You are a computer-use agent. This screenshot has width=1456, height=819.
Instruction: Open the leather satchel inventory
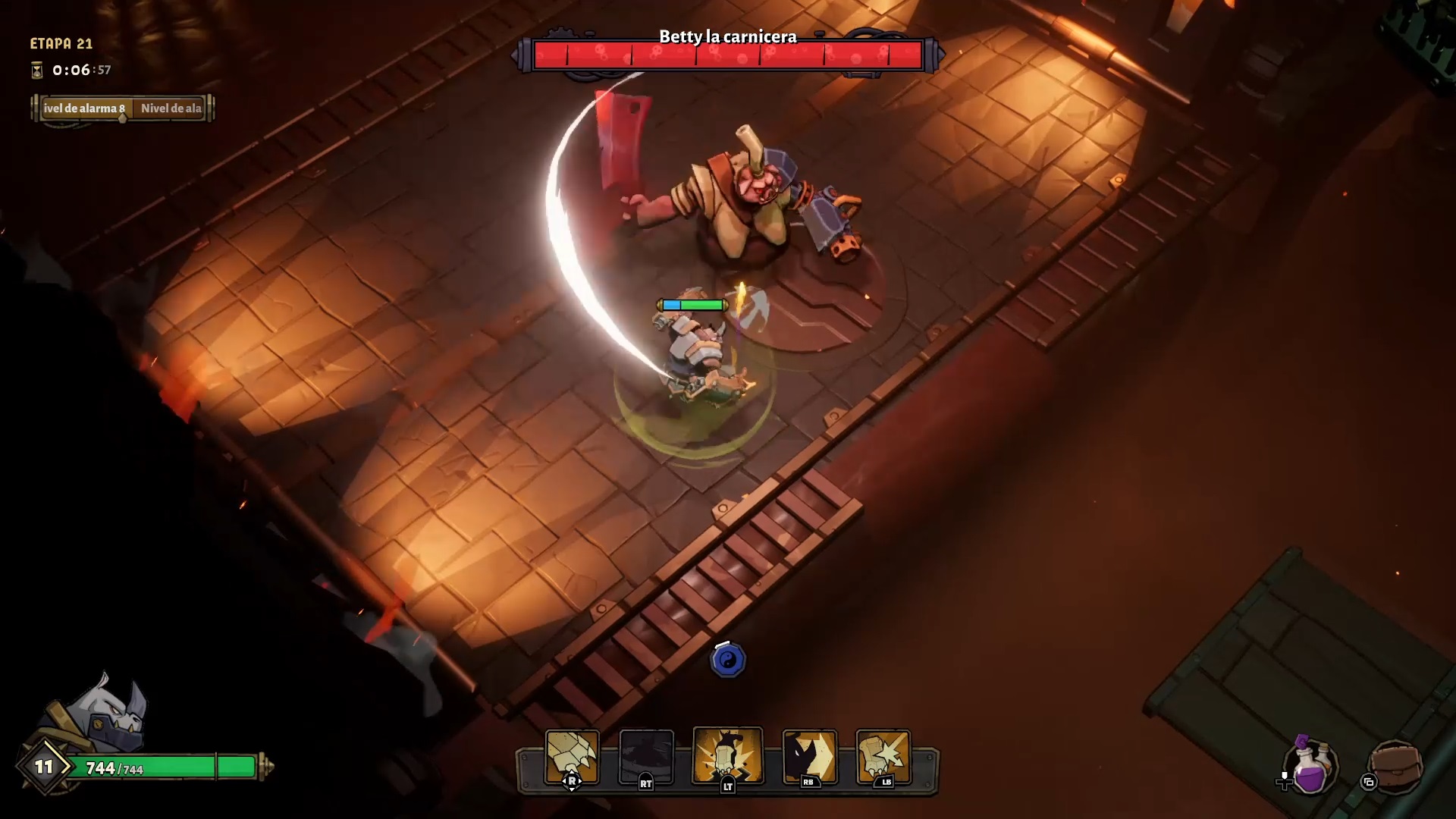point(1396,766)
